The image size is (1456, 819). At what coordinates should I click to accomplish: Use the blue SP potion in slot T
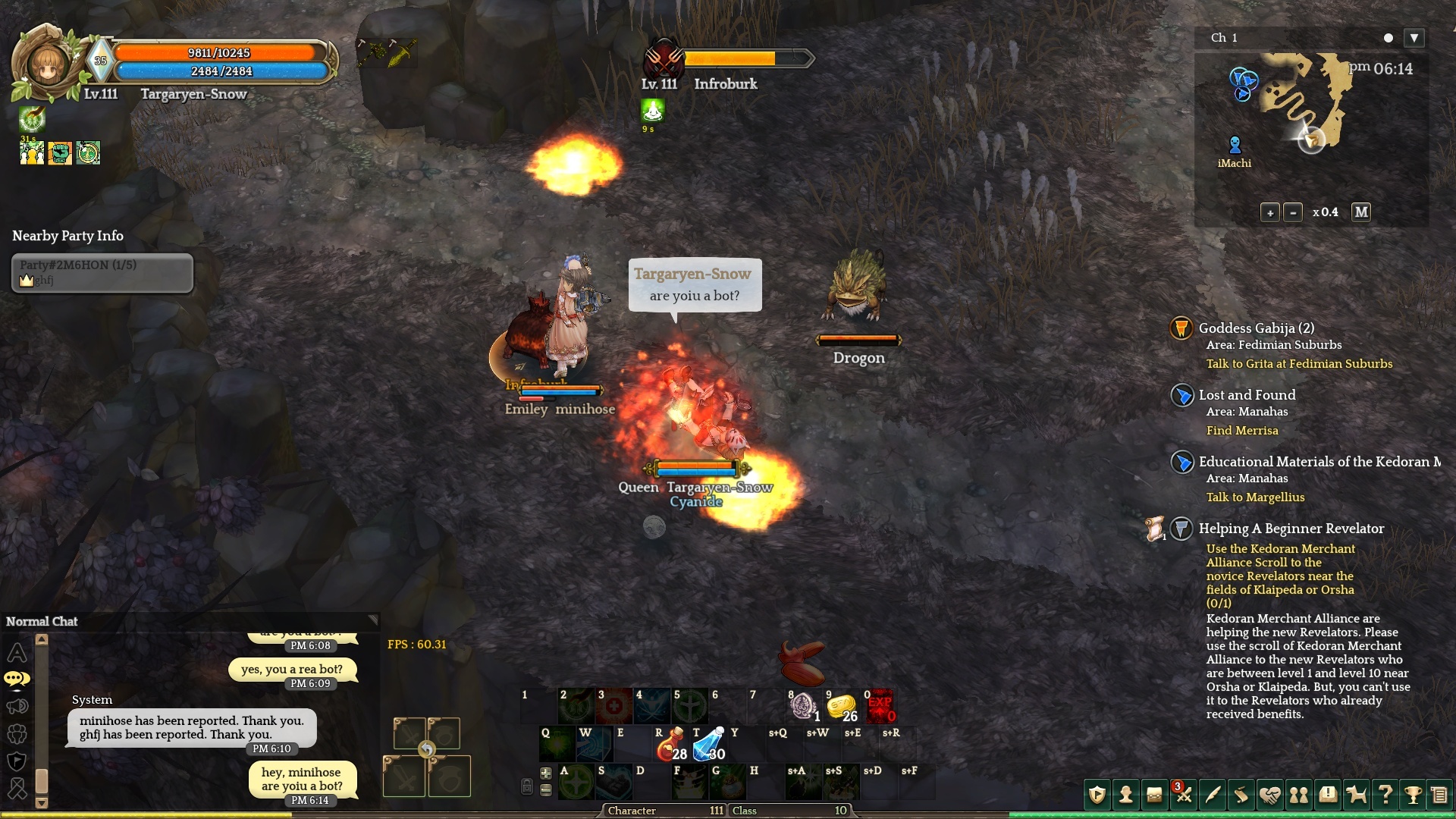coord(709,745)
